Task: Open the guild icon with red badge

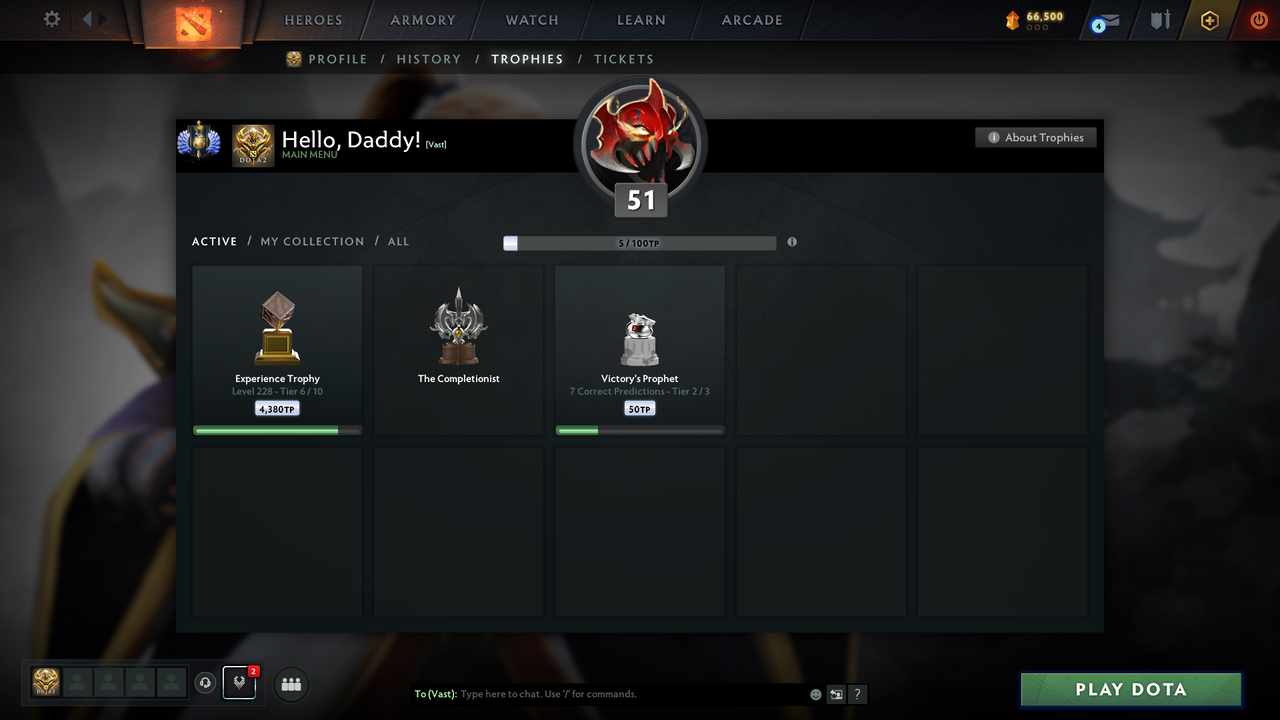Action: click(237, 683)
